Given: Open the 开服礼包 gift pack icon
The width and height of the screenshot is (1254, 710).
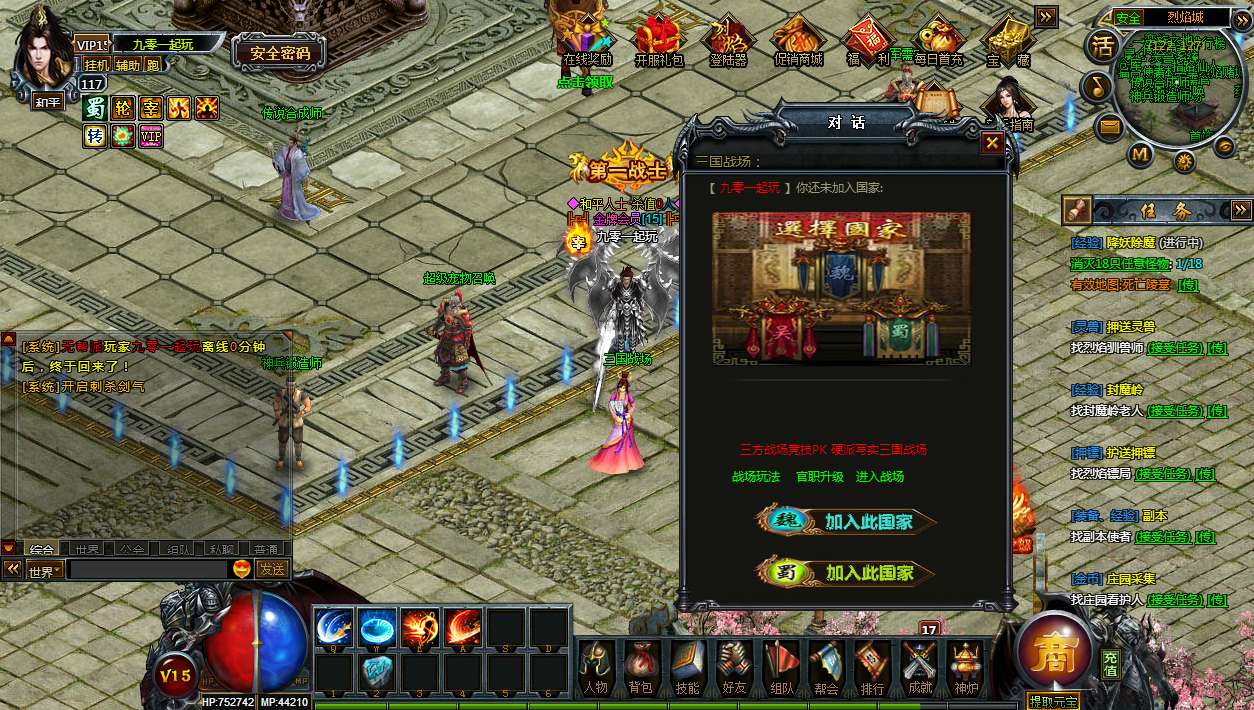Looking at the screenshot, I should [x=658, y=40].
